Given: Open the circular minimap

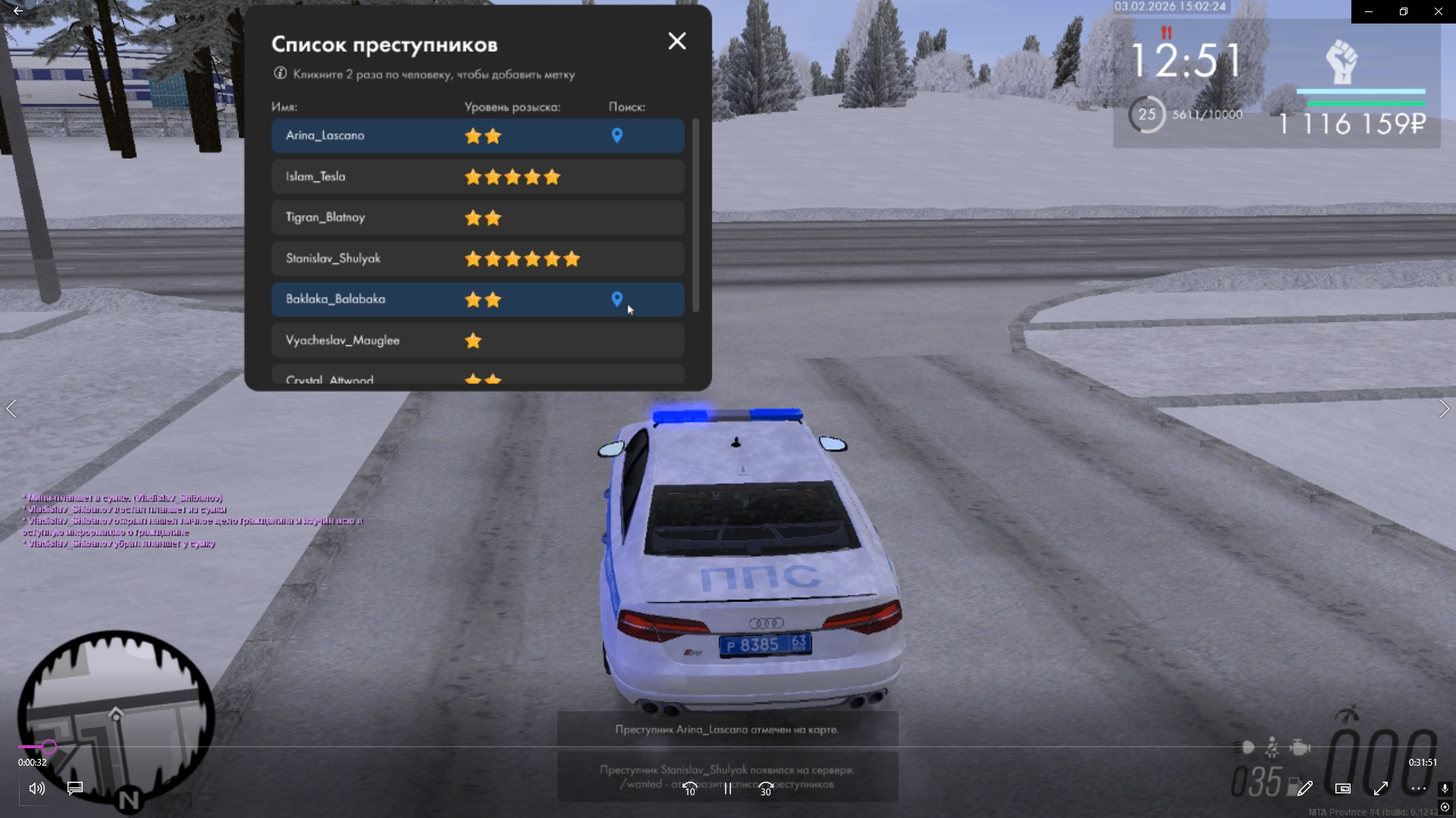Looking at the screenshot, I should pyautogui.click(x=115, y=716).
